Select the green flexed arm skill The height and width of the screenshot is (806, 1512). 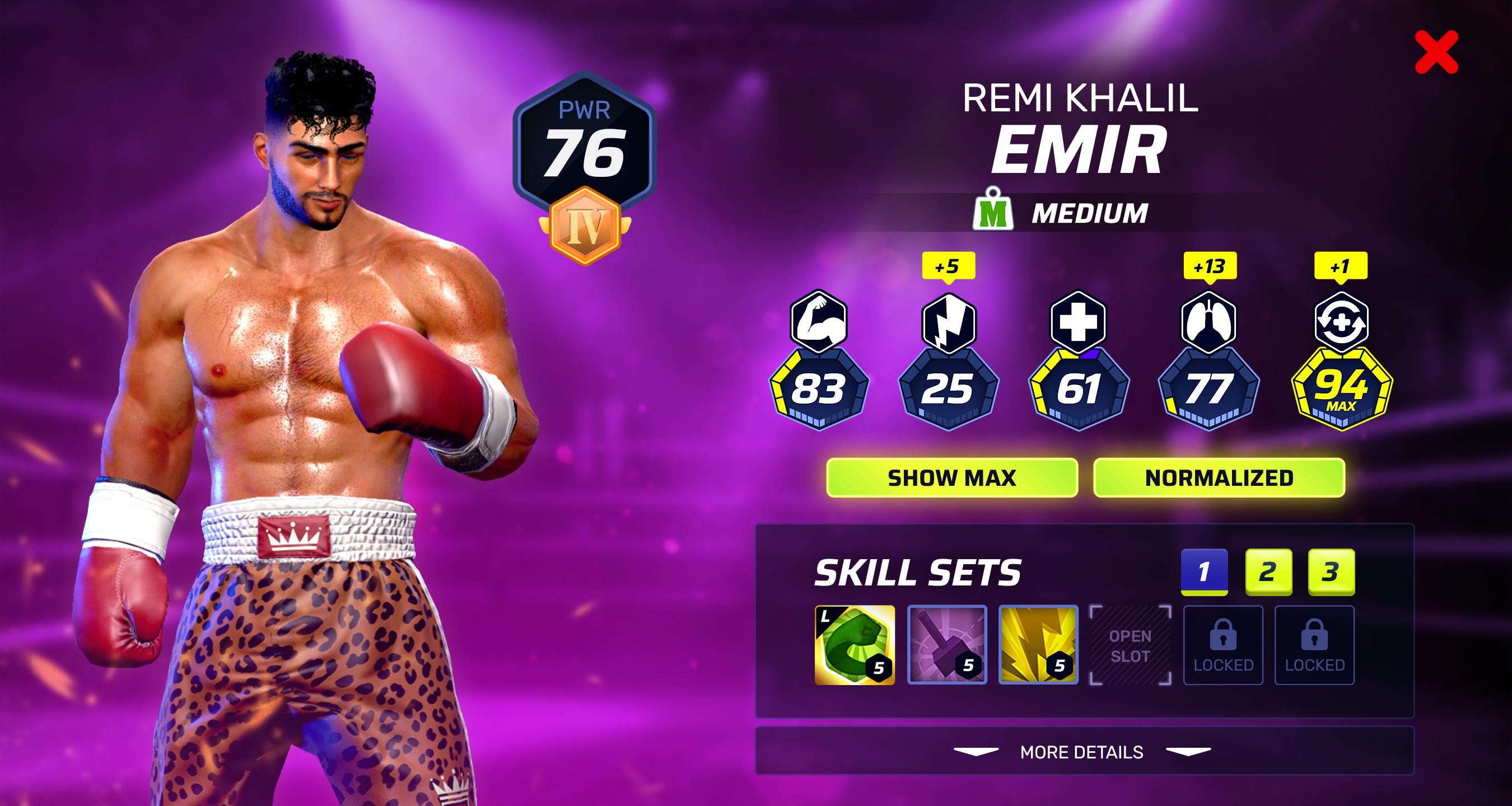[855, 645]
